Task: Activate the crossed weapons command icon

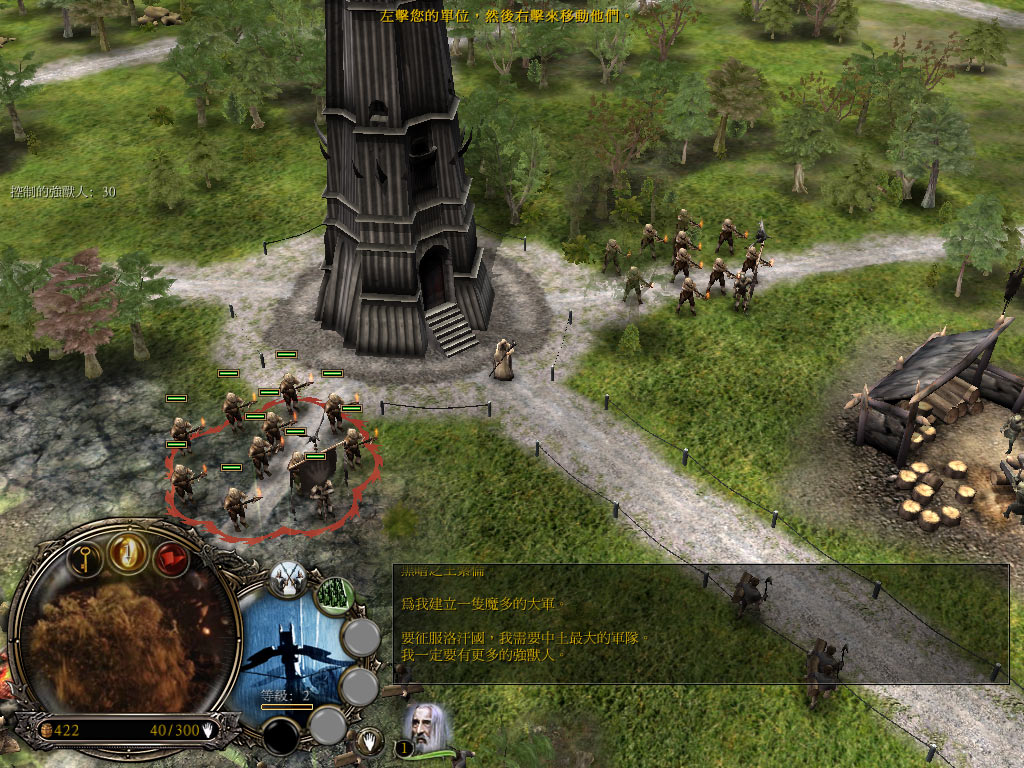Action: point(288,579)
